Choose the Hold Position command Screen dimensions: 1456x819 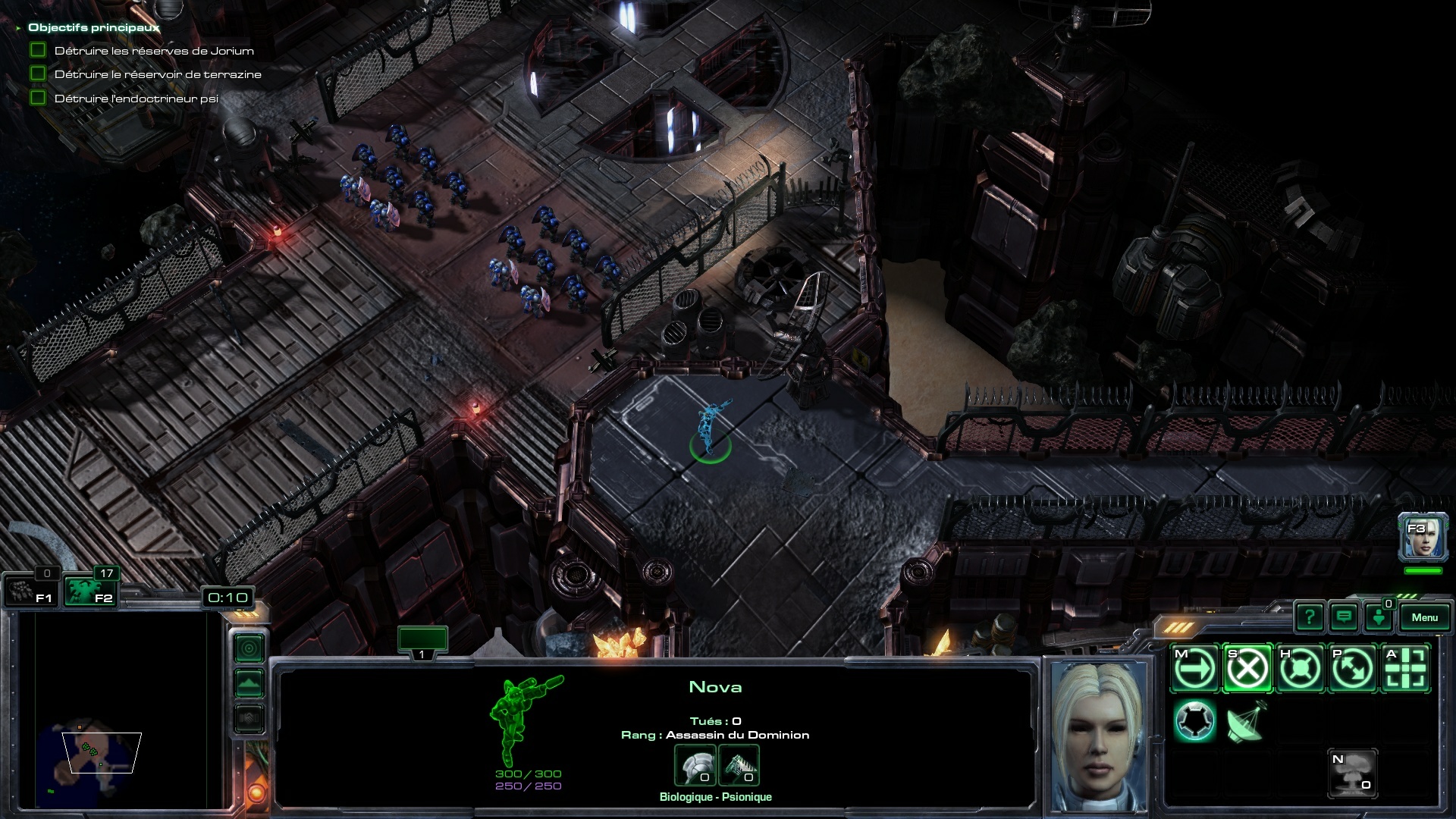pos(1300,669)
